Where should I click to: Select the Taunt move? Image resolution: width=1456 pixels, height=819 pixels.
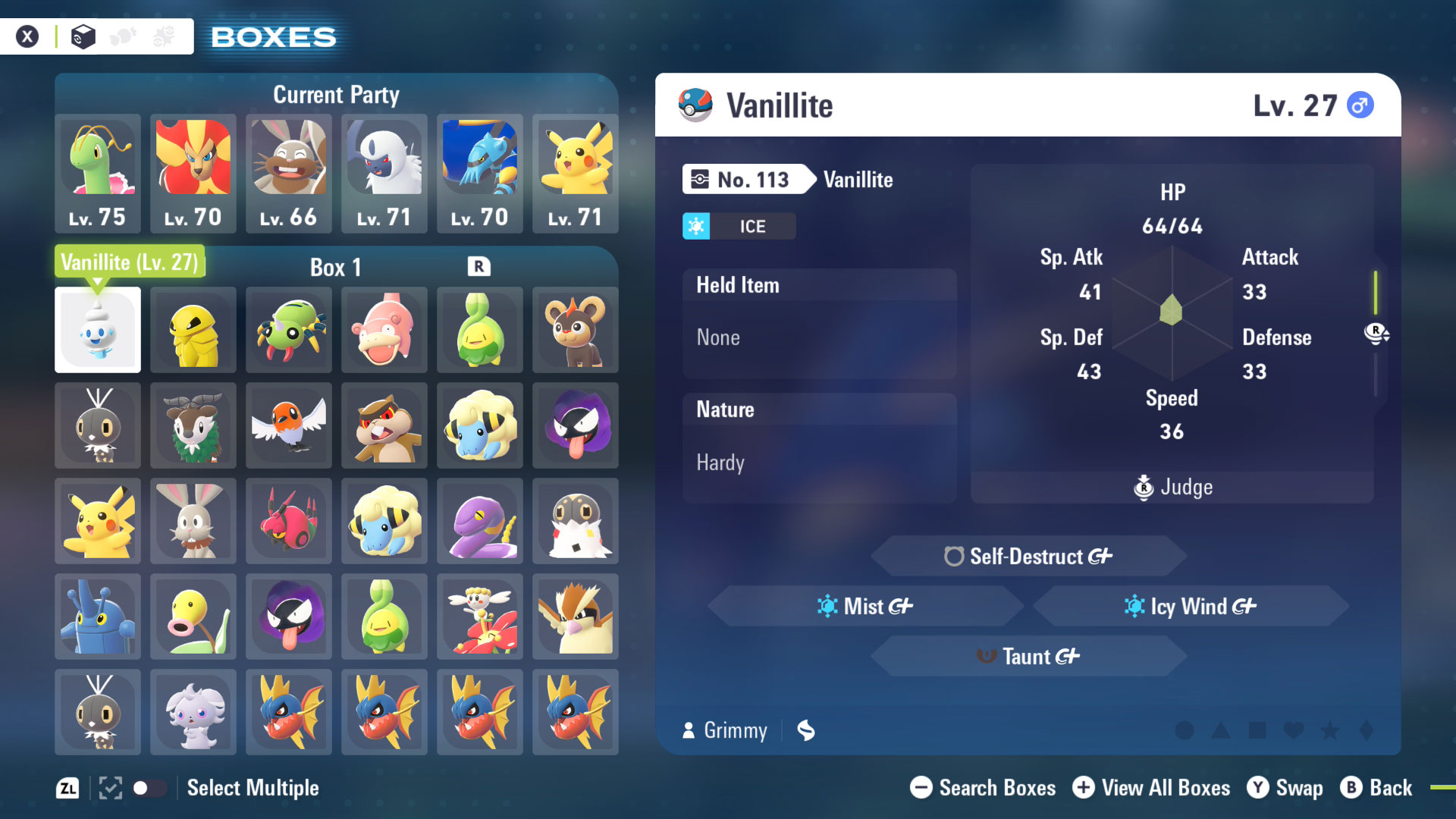(1028, 657)
